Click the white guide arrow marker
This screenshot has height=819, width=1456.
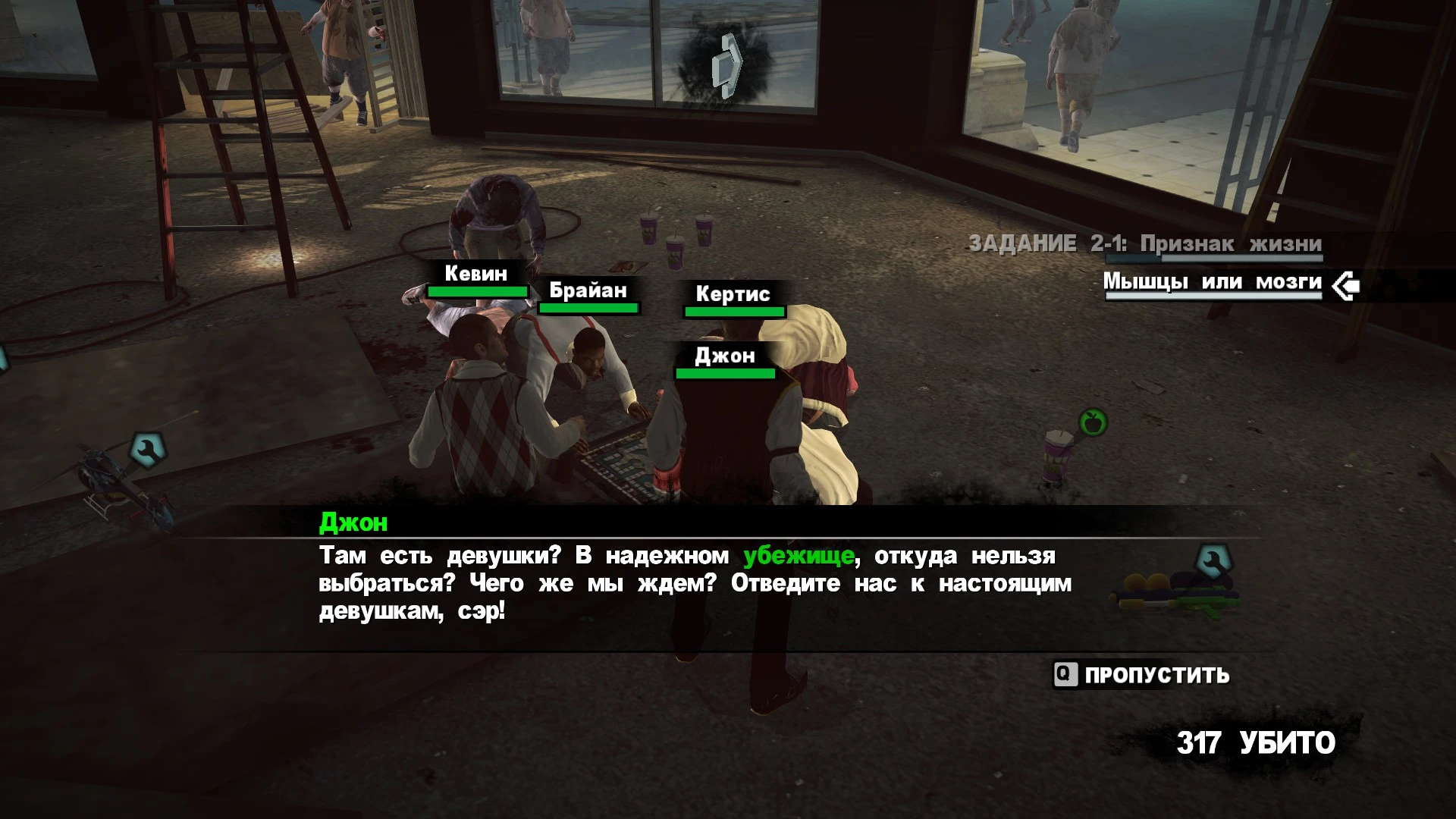point(726,65)
